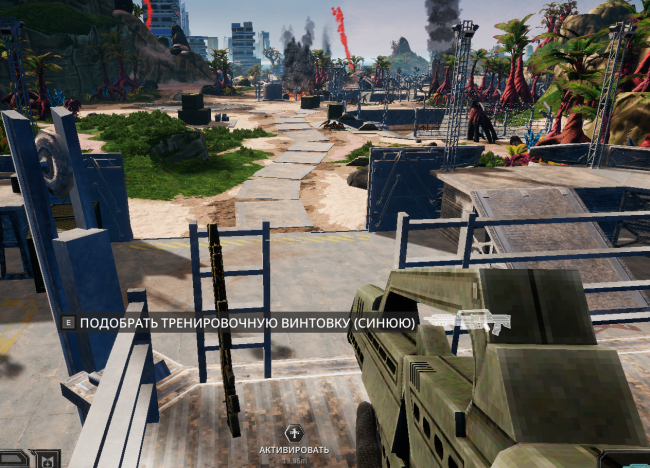Screen dimensions: 650x468
Task: Select the Активировать objective marker icon
Action: [293, 433]
